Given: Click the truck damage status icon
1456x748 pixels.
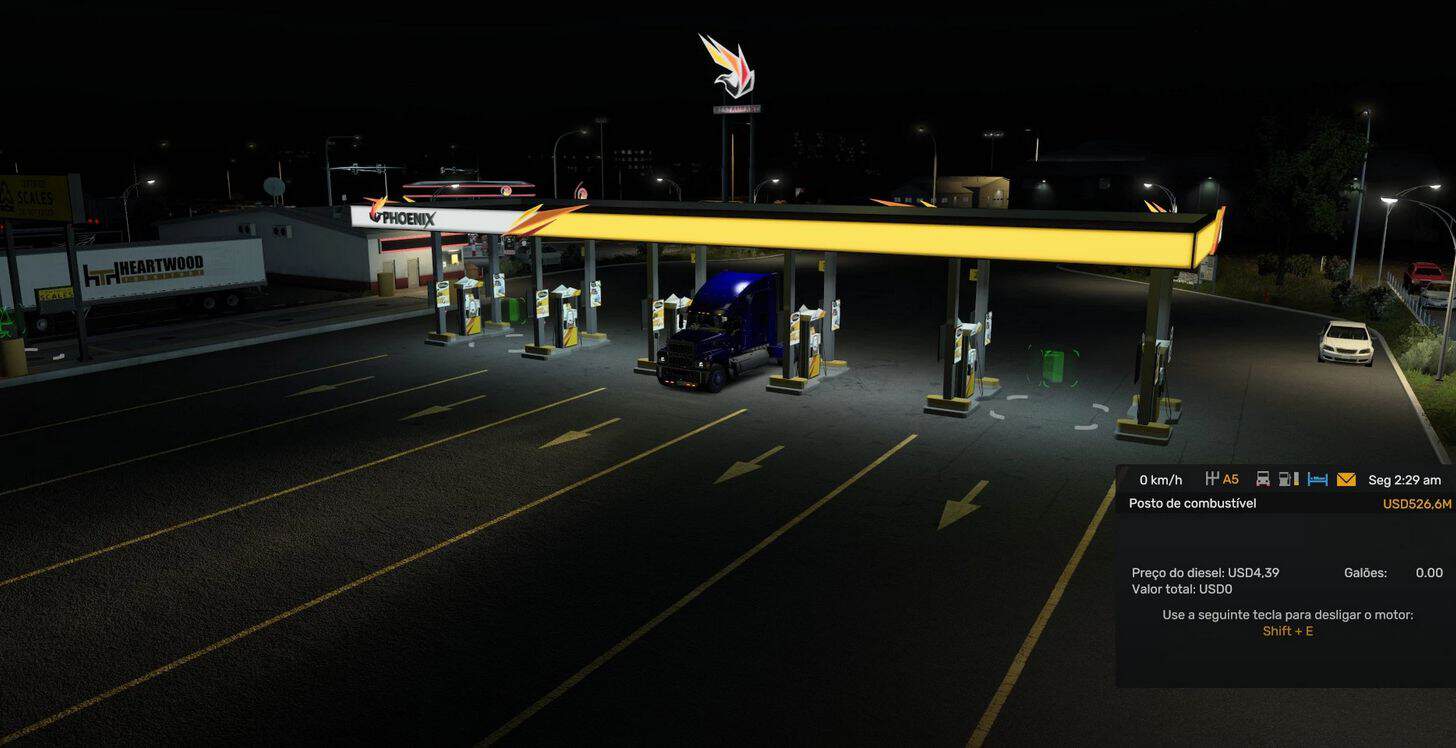Looking at the screenshot, I should [1263, 479].
